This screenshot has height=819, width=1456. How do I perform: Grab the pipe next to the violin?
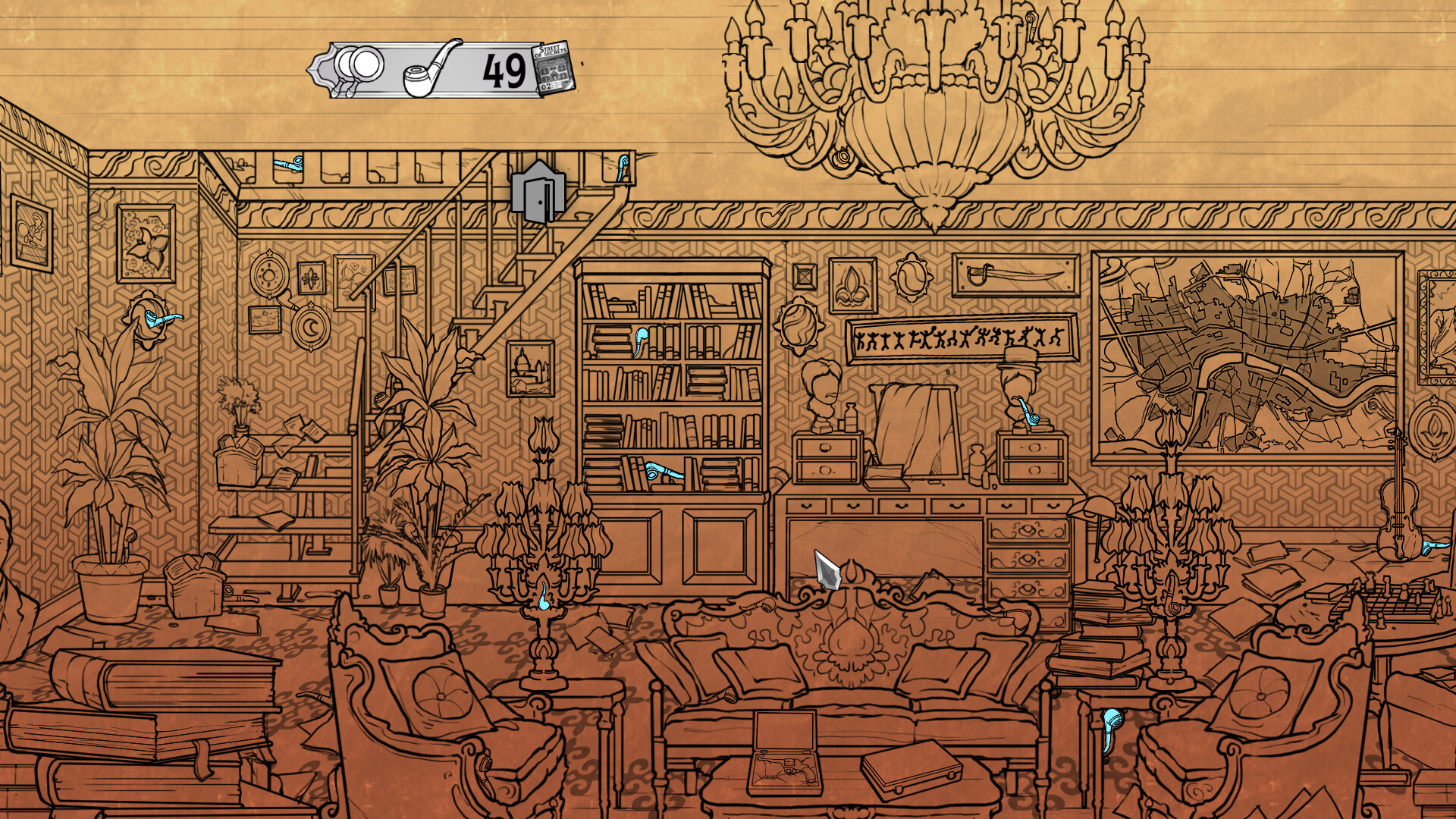click(x=1436, y=548)
